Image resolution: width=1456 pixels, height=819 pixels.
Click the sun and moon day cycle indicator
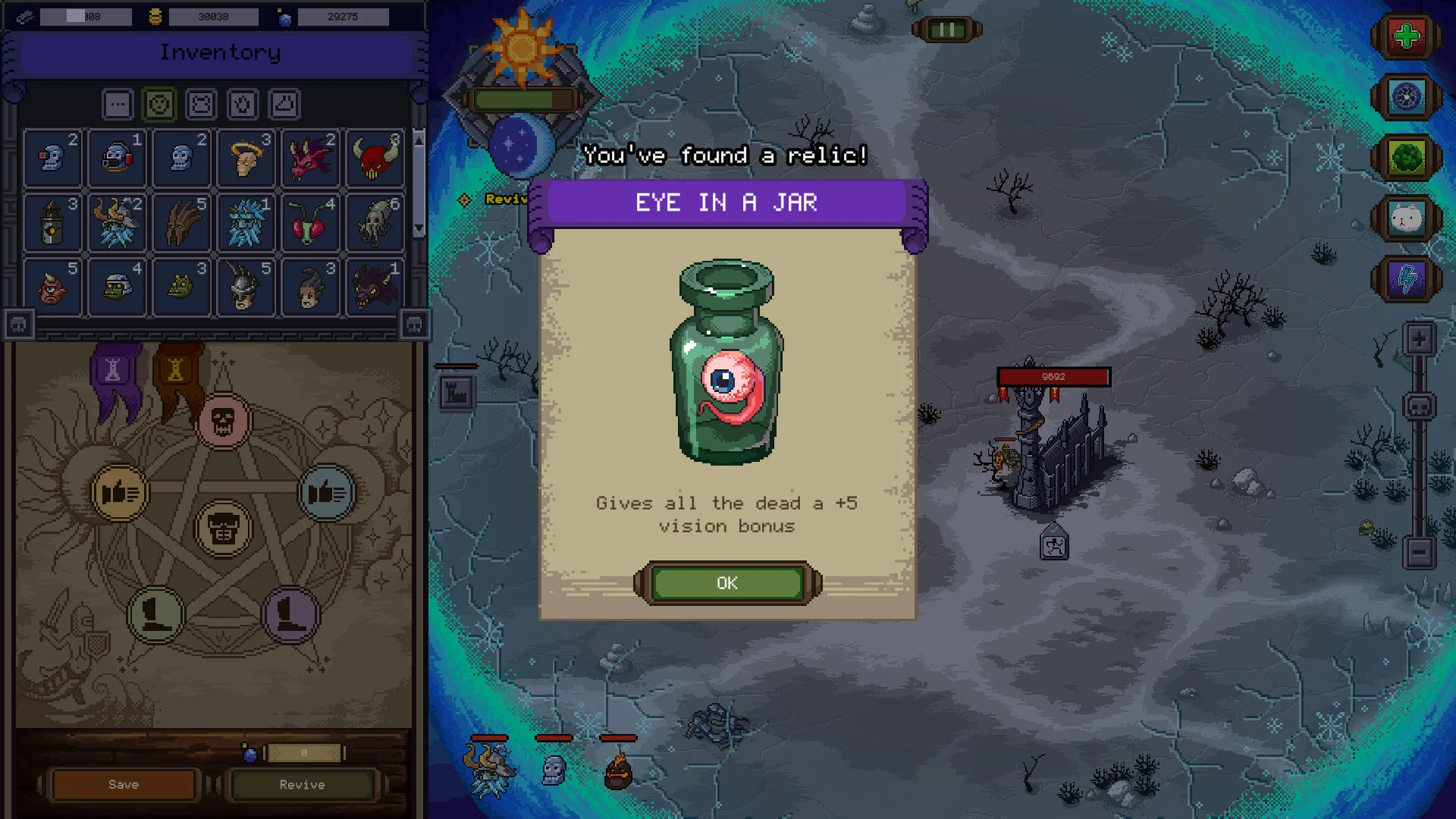tap(523, 91)
